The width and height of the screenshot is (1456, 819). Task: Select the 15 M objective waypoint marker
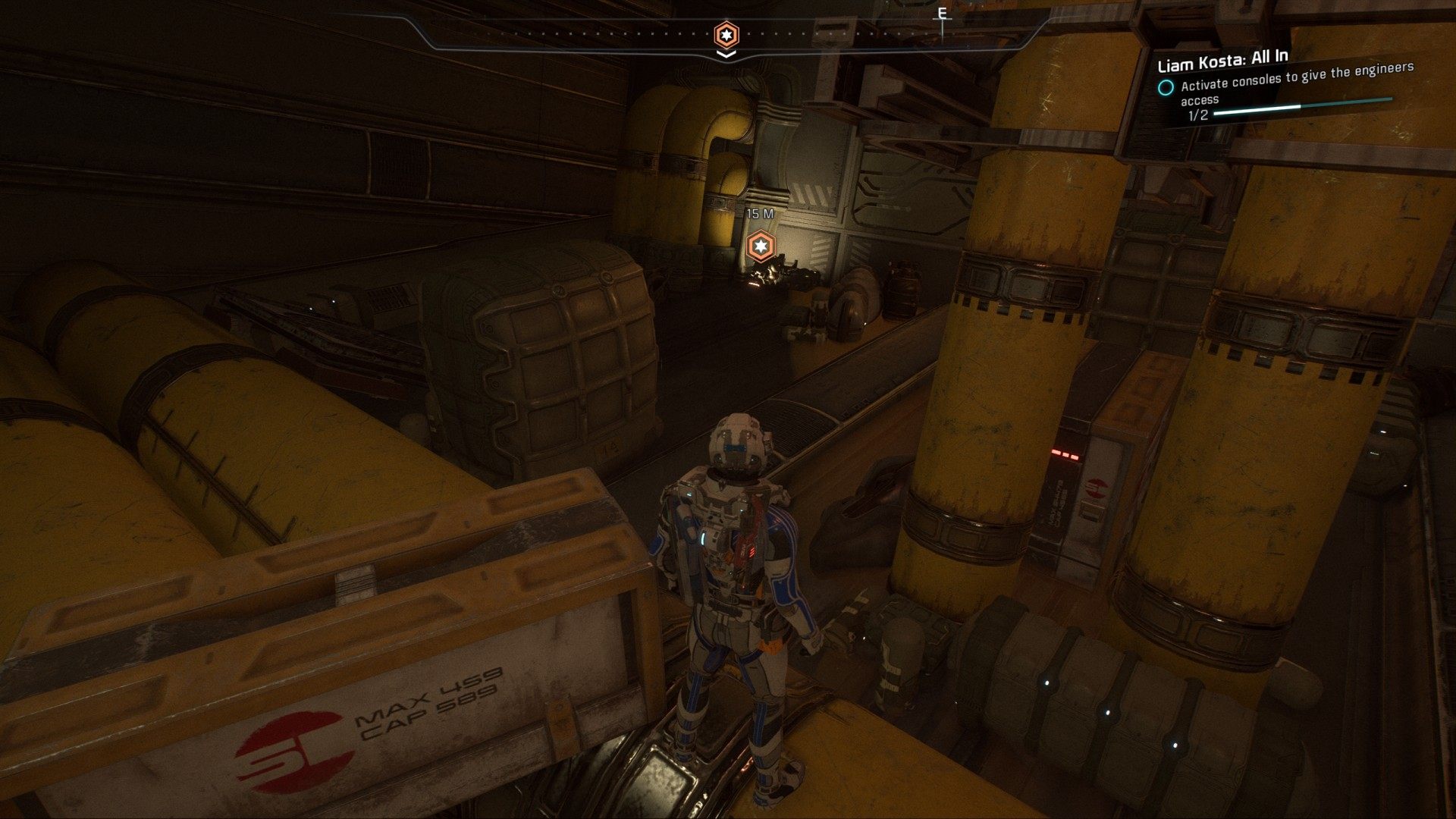click(759, 246)
